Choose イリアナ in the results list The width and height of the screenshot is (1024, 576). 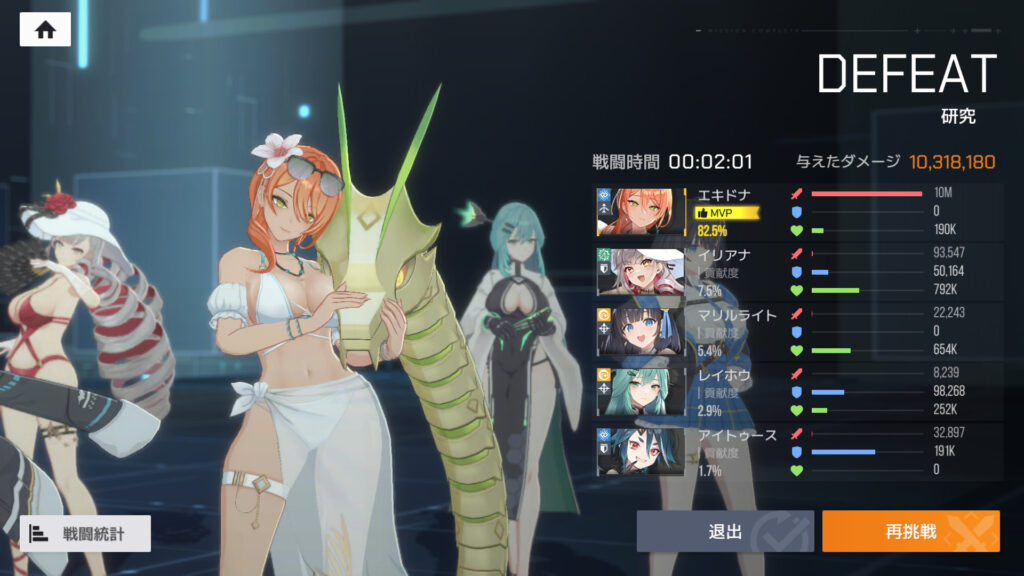pyautogui.click(x=640, y=272)
